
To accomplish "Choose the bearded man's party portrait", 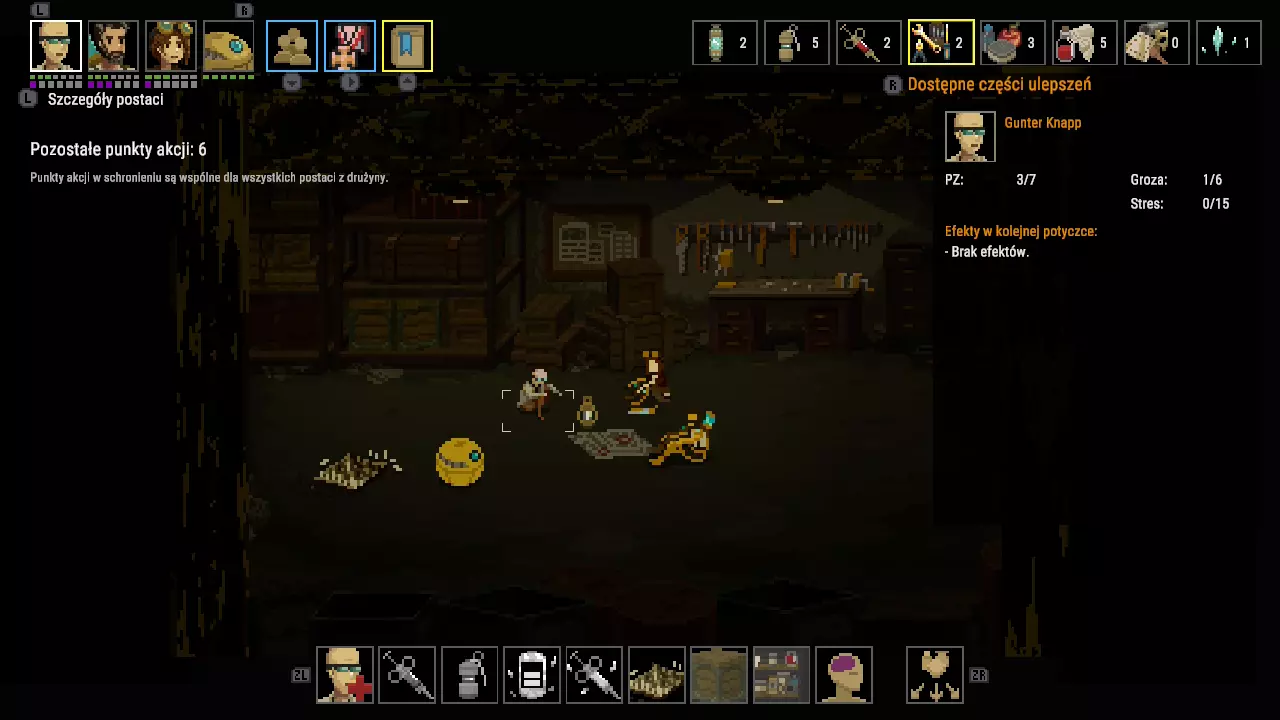I will click(113, 46).
